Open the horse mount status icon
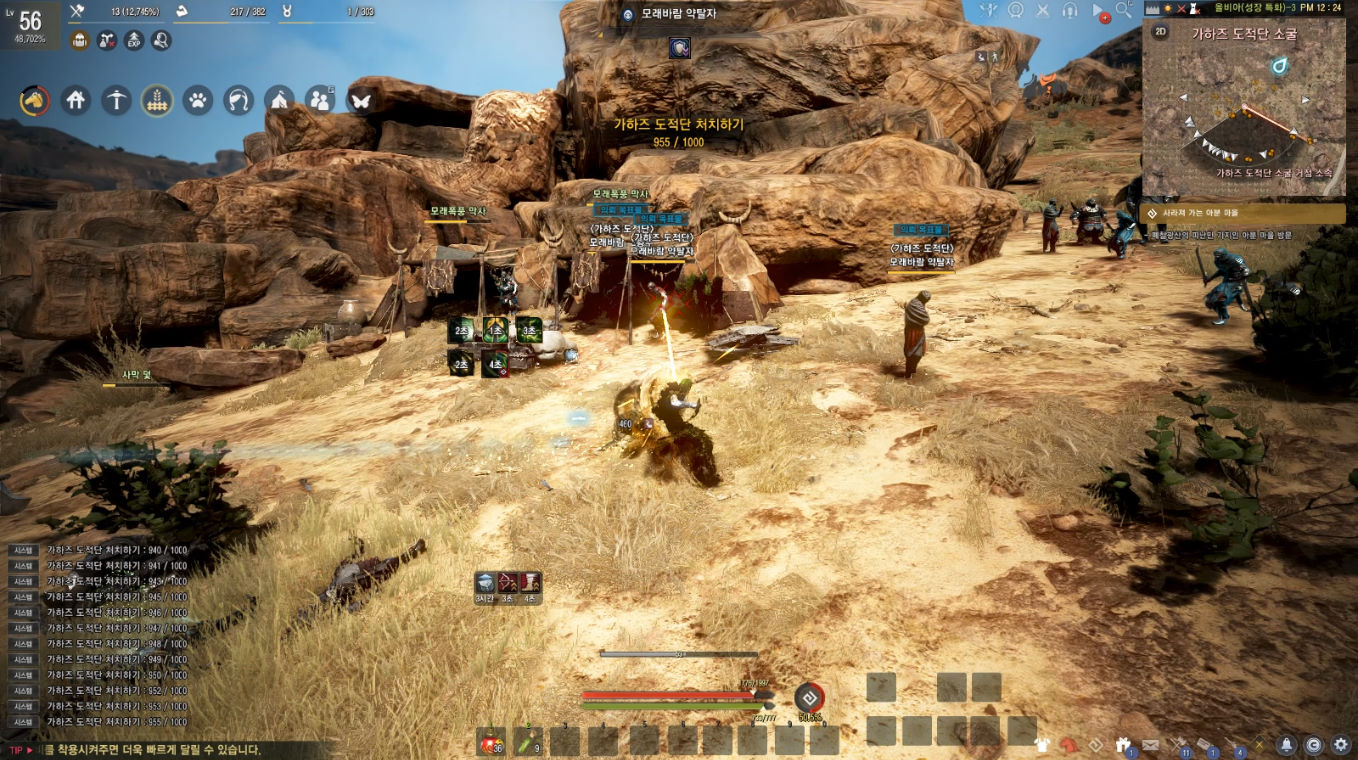The image size is (1358, 760). pos(34,100)
